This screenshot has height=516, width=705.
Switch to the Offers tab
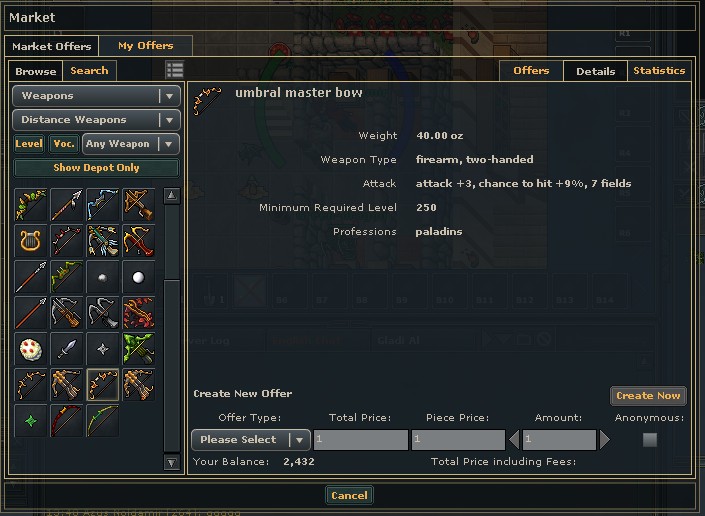point(531,71)
